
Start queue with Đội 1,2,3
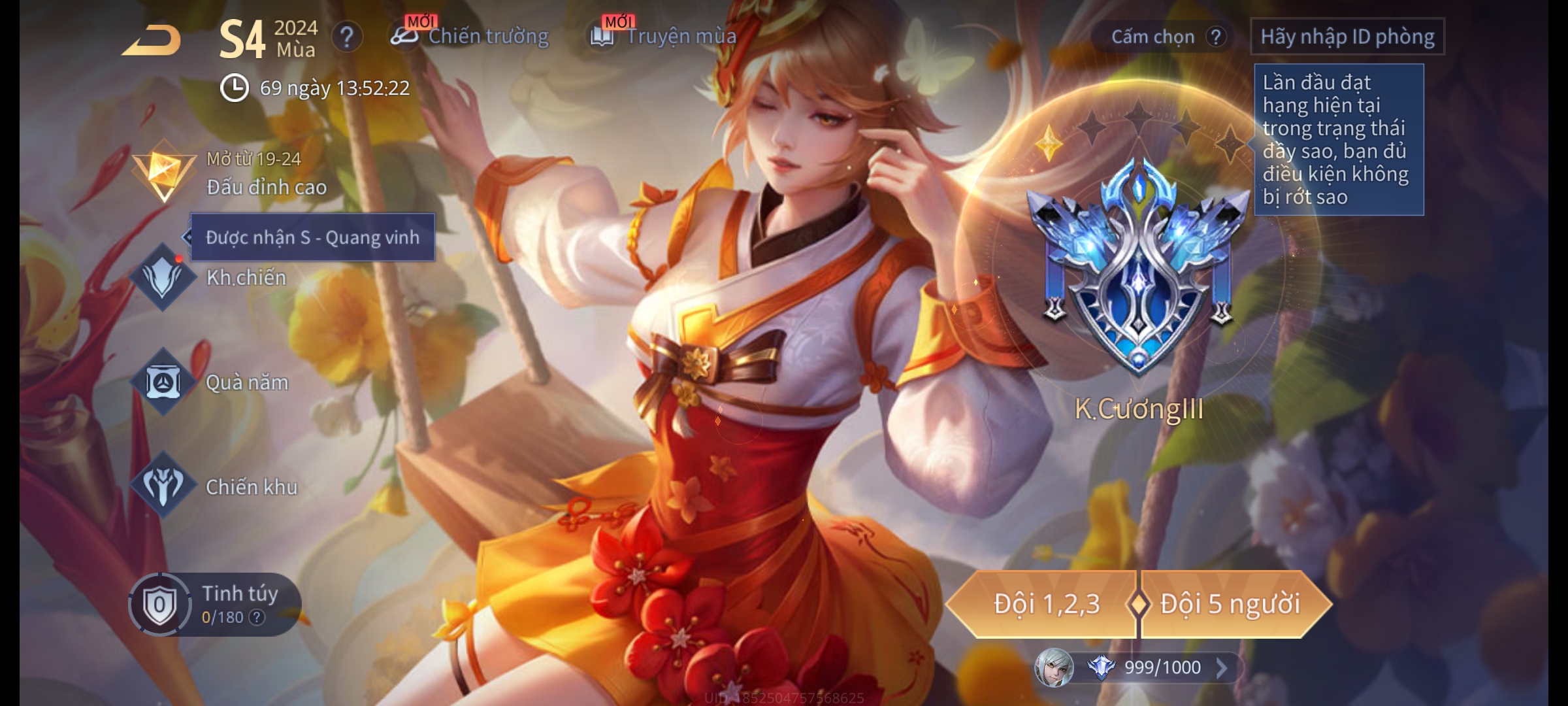pyautogui.click(x=1045, y=604)
